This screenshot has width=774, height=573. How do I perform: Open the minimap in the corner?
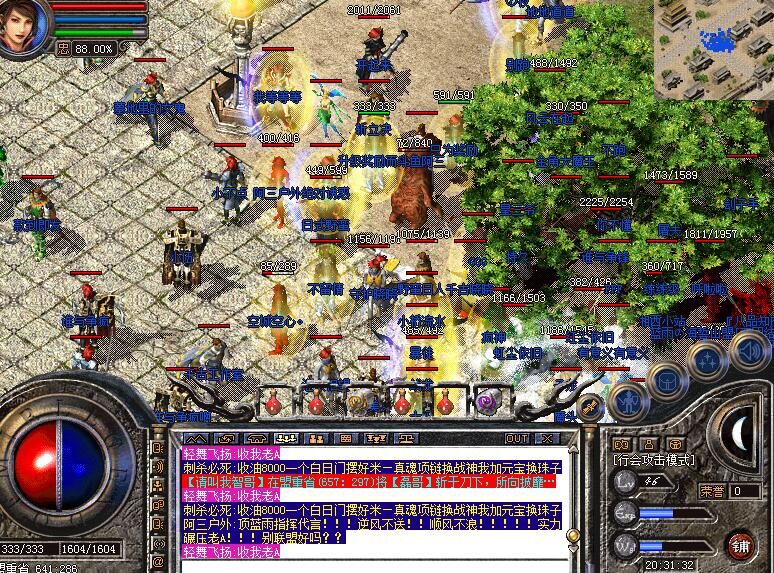[714, 49]
